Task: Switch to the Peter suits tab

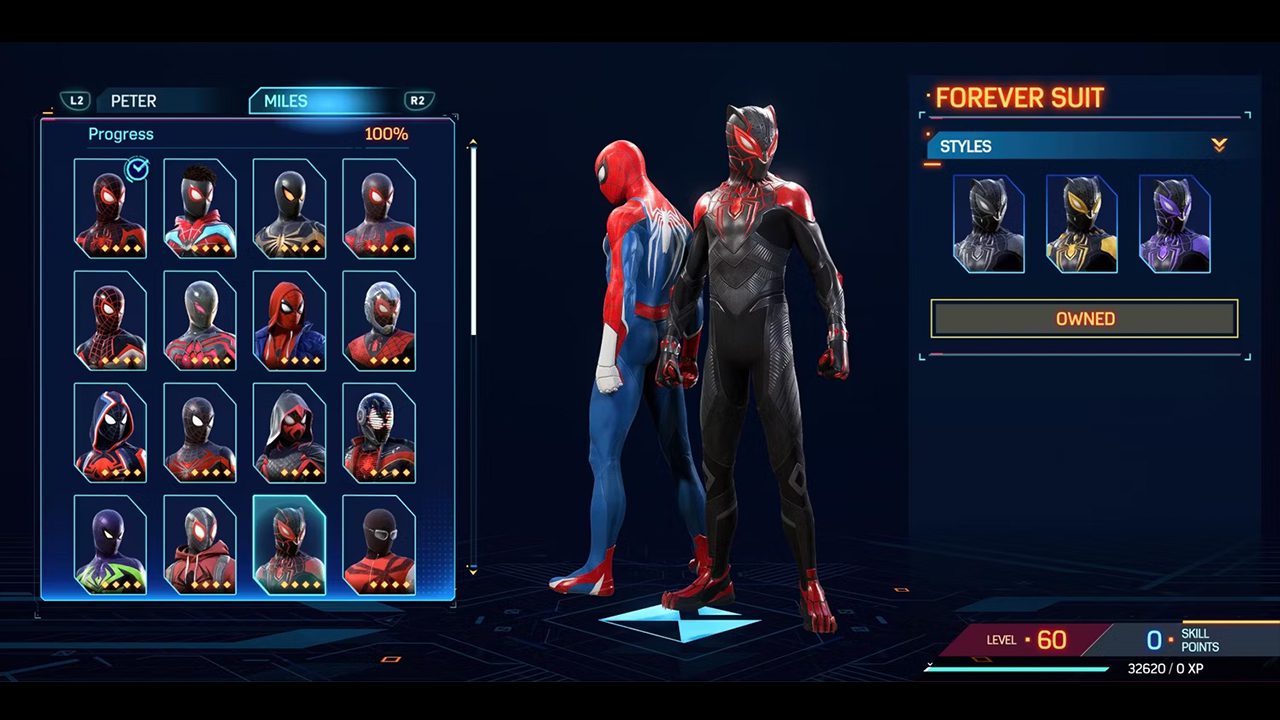Action: coord(134,101)
